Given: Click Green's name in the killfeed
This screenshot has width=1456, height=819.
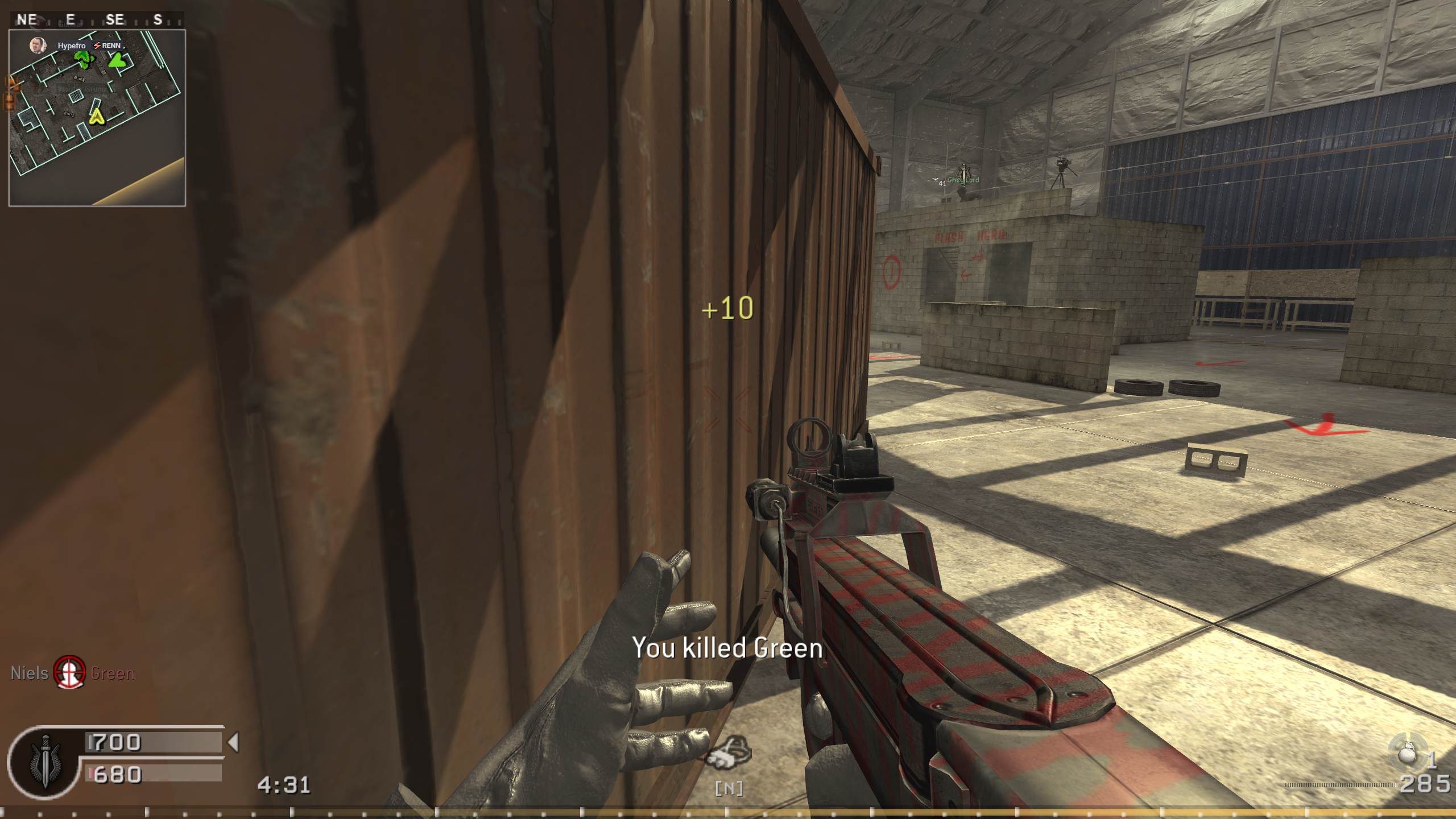Looking at the screenshot, I should [111, 674].
